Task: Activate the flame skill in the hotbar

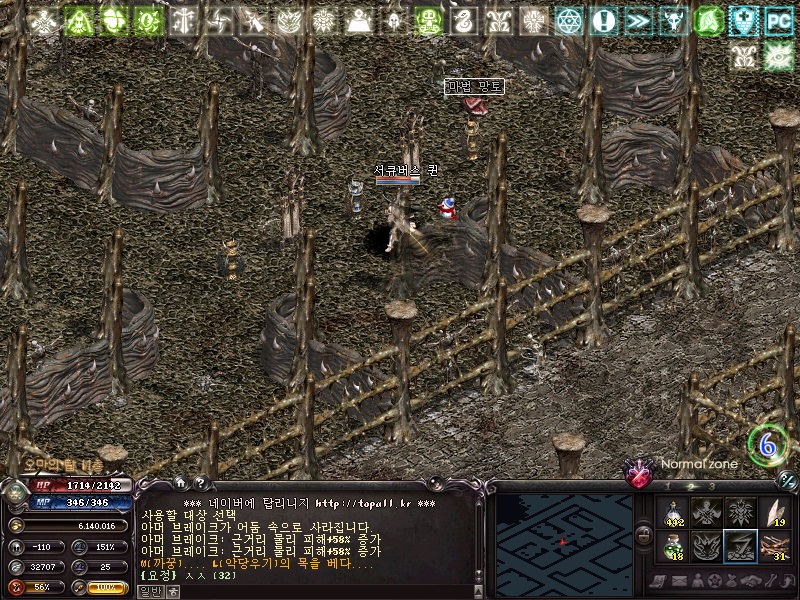Action: point(706,545)
